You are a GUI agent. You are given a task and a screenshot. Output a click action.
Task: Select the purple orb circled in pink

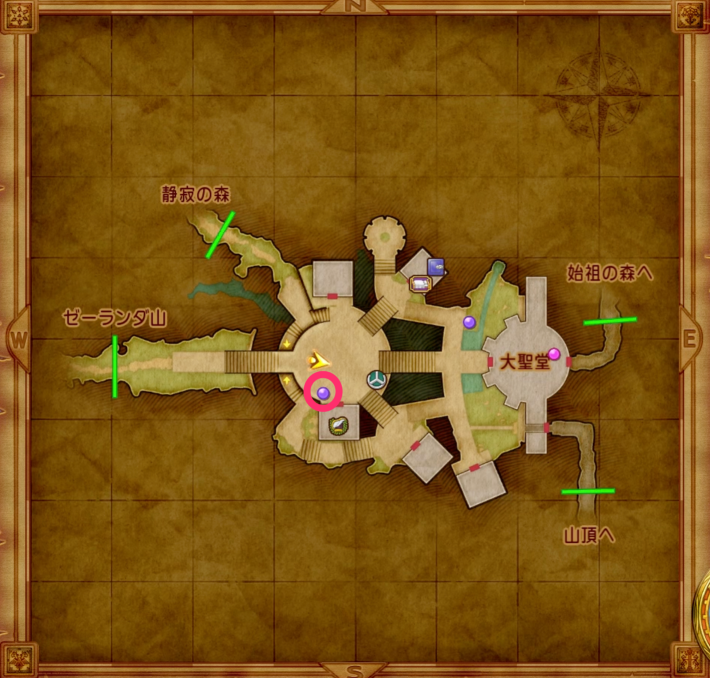coord(323,391)
